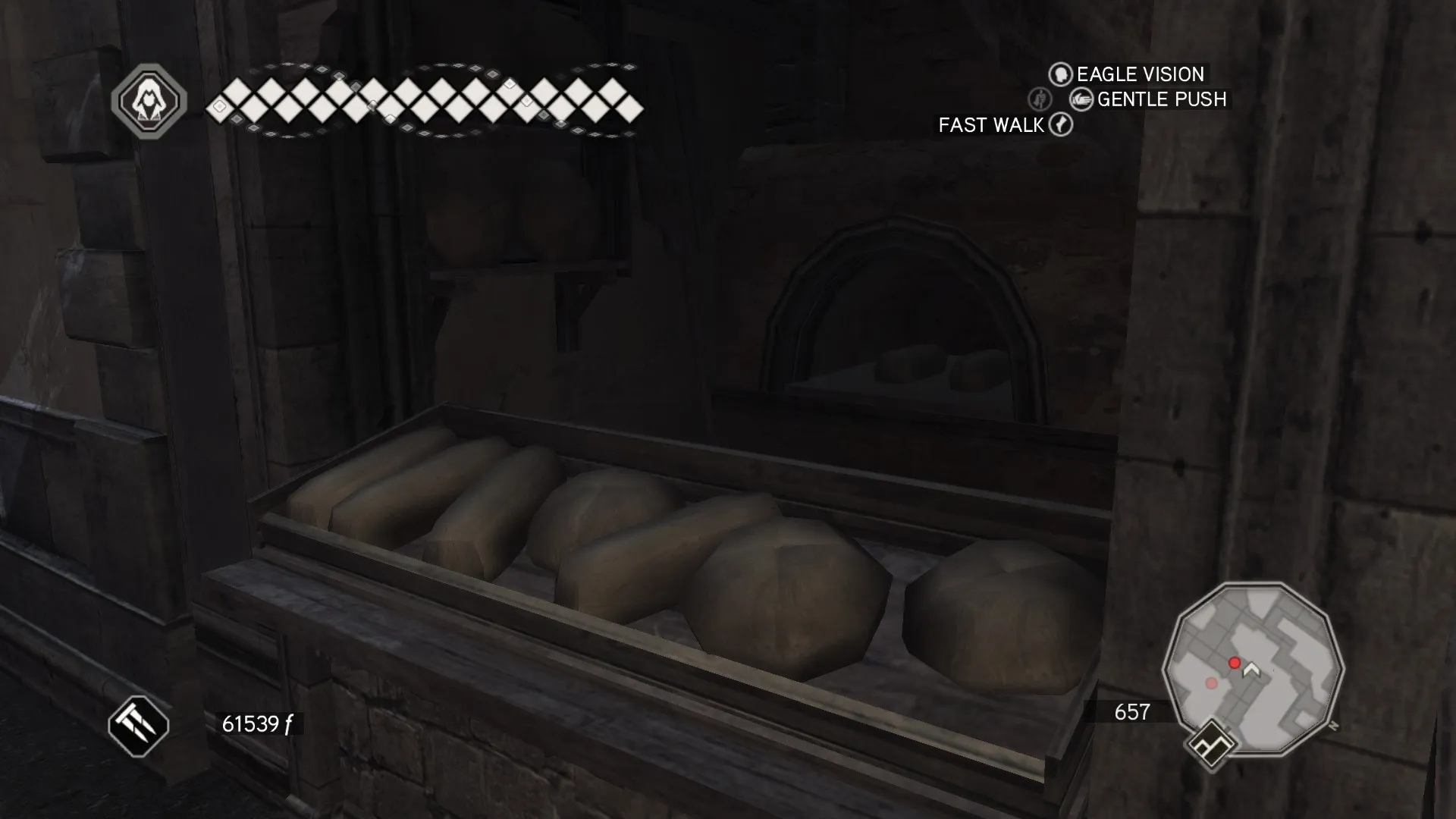Image resolution: width=1456 pixels, height=819 pixels.
Task: Open the octagonal minimap
Action: click(1253, 668)
